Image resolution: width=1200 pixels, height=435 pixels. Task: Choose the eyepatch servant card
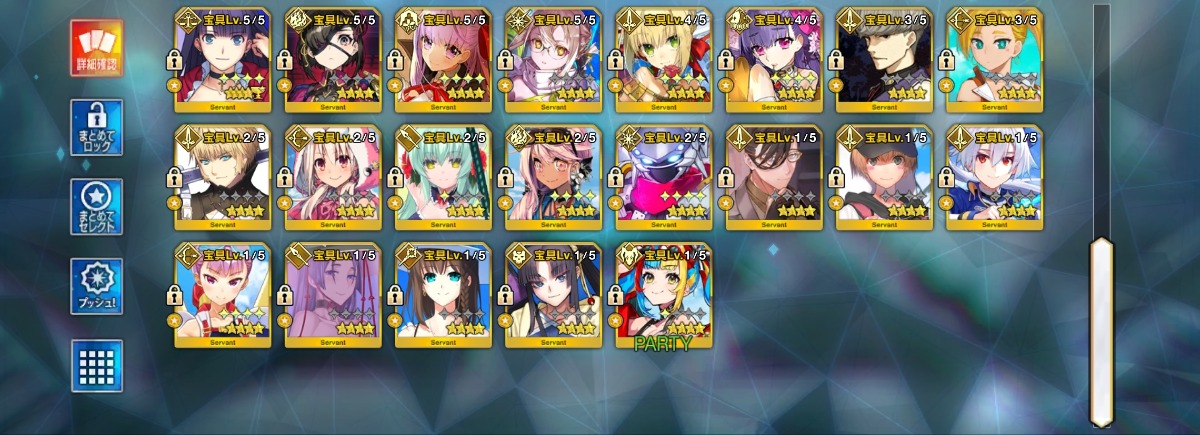(x=333, y=60)
